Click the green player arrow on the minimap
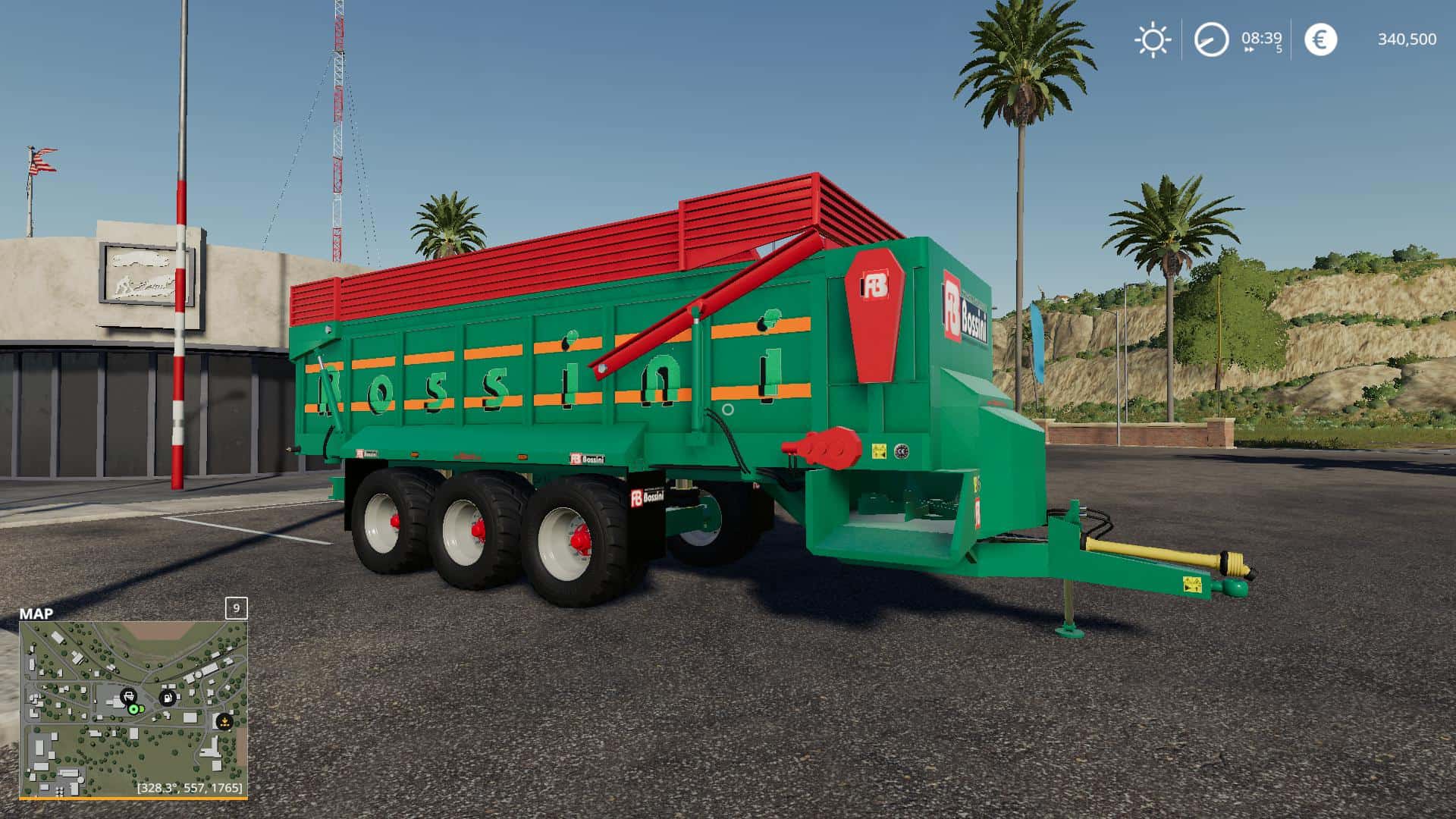Image resolution: width=1456 pixels, height=819 pixels. (134, 710)
